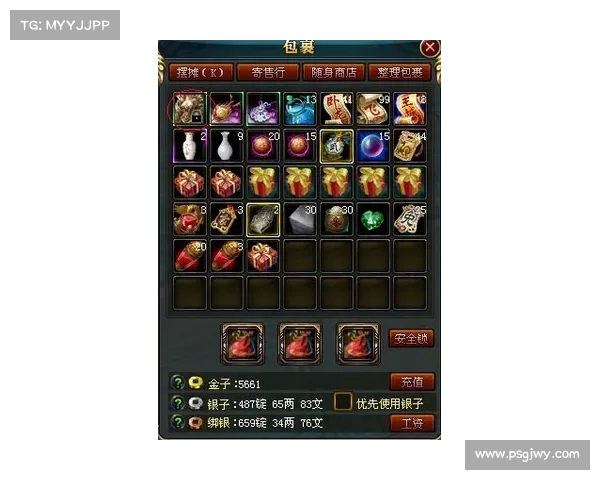600x480 pixels.
Task: Select the red-circled locked item slot
Action: point(189,109)
